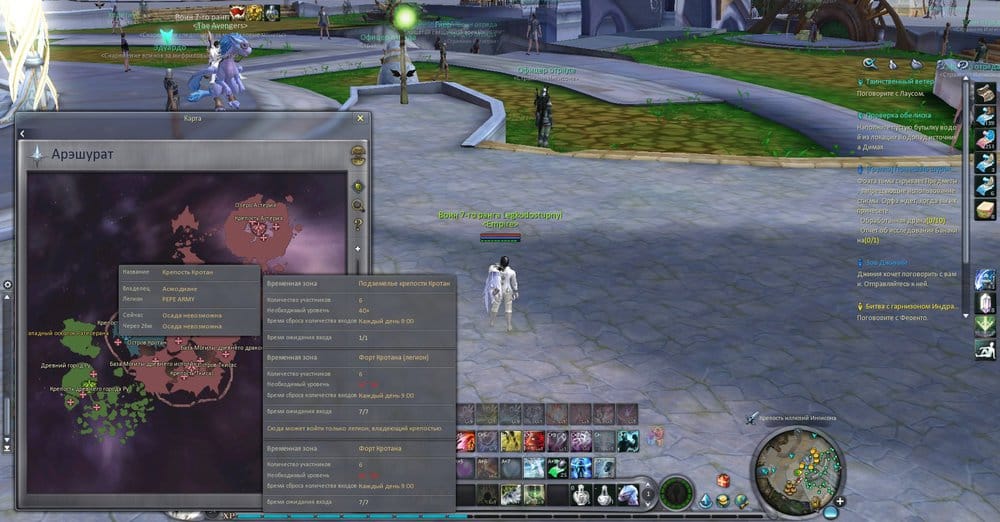Click the magnifier button on the map panel

click(x=358, y=205)
